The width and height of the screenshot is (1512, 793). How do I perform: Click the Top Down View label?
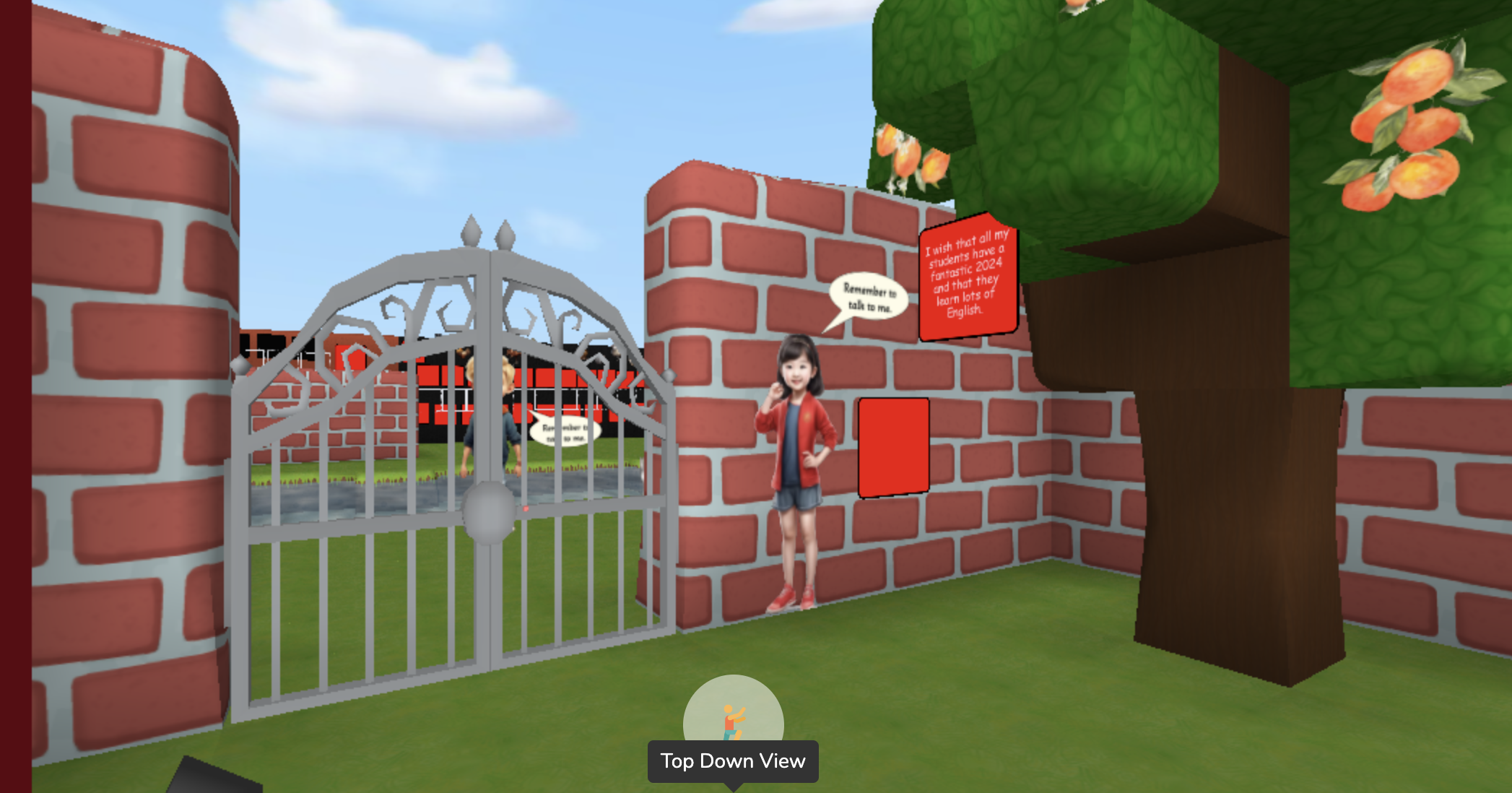tap(733, 760)
